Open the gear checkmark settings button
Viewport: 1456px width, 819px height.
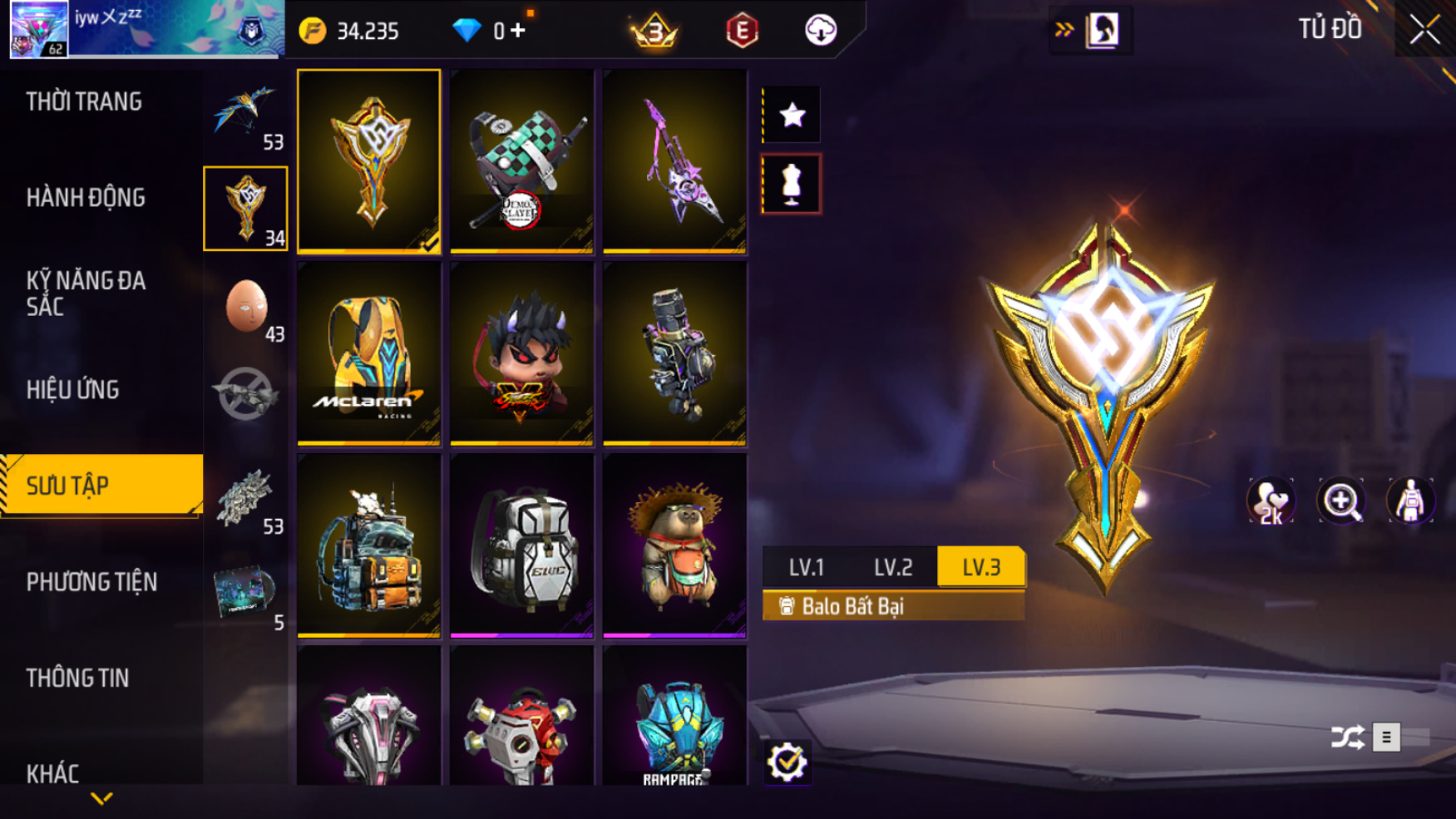(x=787, y=762)
